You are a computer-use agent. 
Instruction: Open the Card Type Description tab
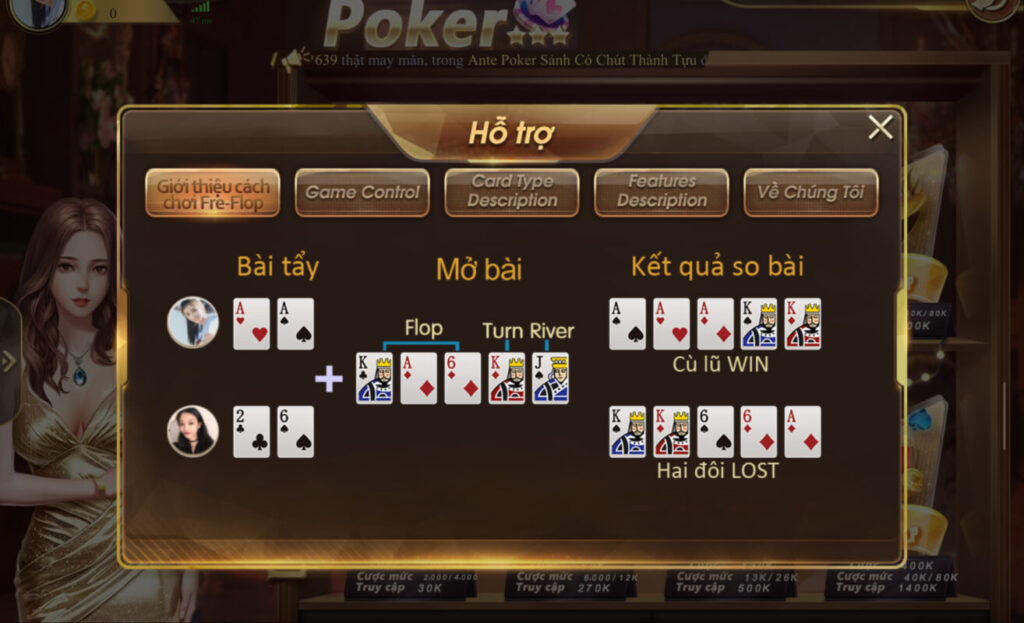[x=512, y=192]
